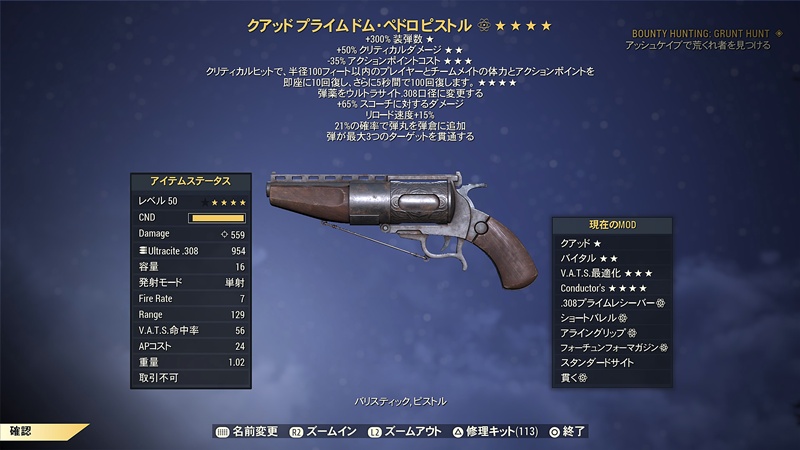Select the Conductor's mod entry

click(x=600, y=288)
